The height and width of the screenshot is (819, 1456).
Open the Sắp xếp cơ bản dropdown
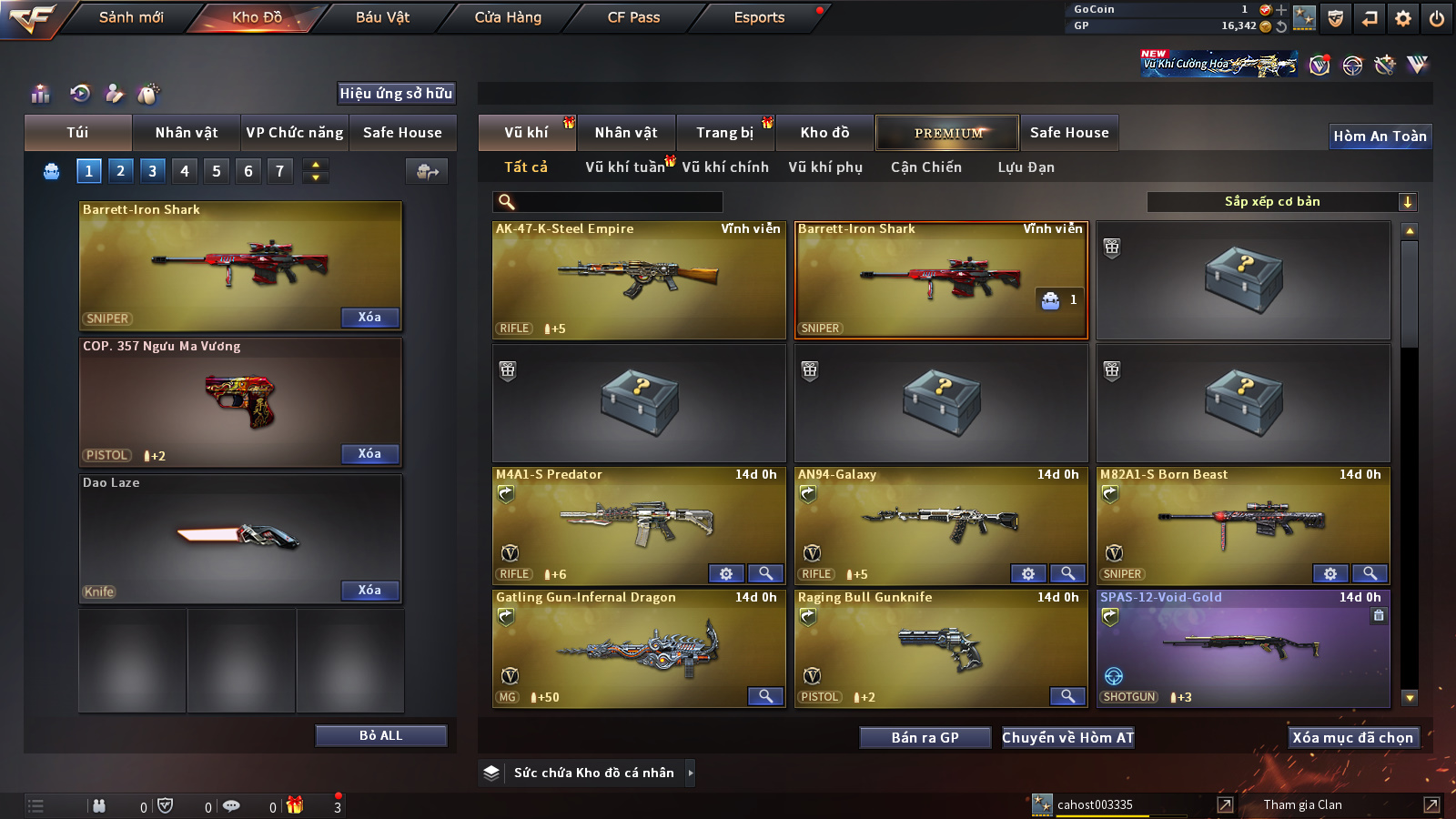tap(1281, 202)
